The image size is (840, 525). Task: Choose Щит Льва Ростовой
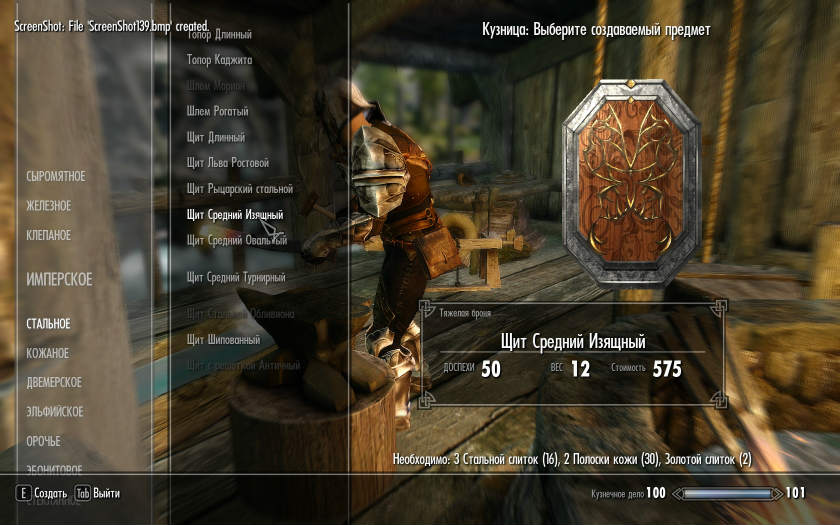coord(228,163)
